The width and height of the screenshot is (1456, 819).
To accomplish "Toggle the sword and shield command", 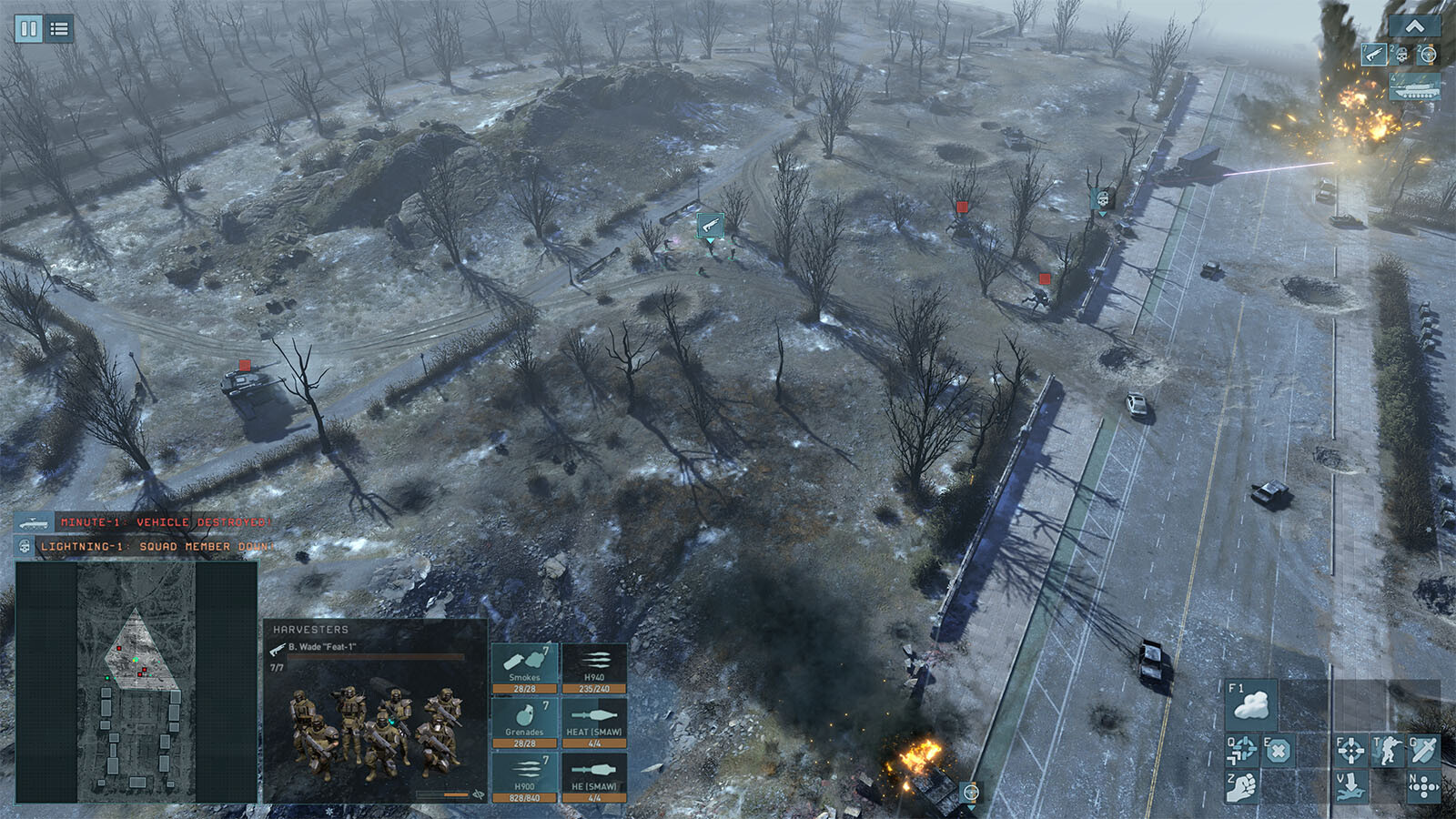I will tap(1423, 751).
